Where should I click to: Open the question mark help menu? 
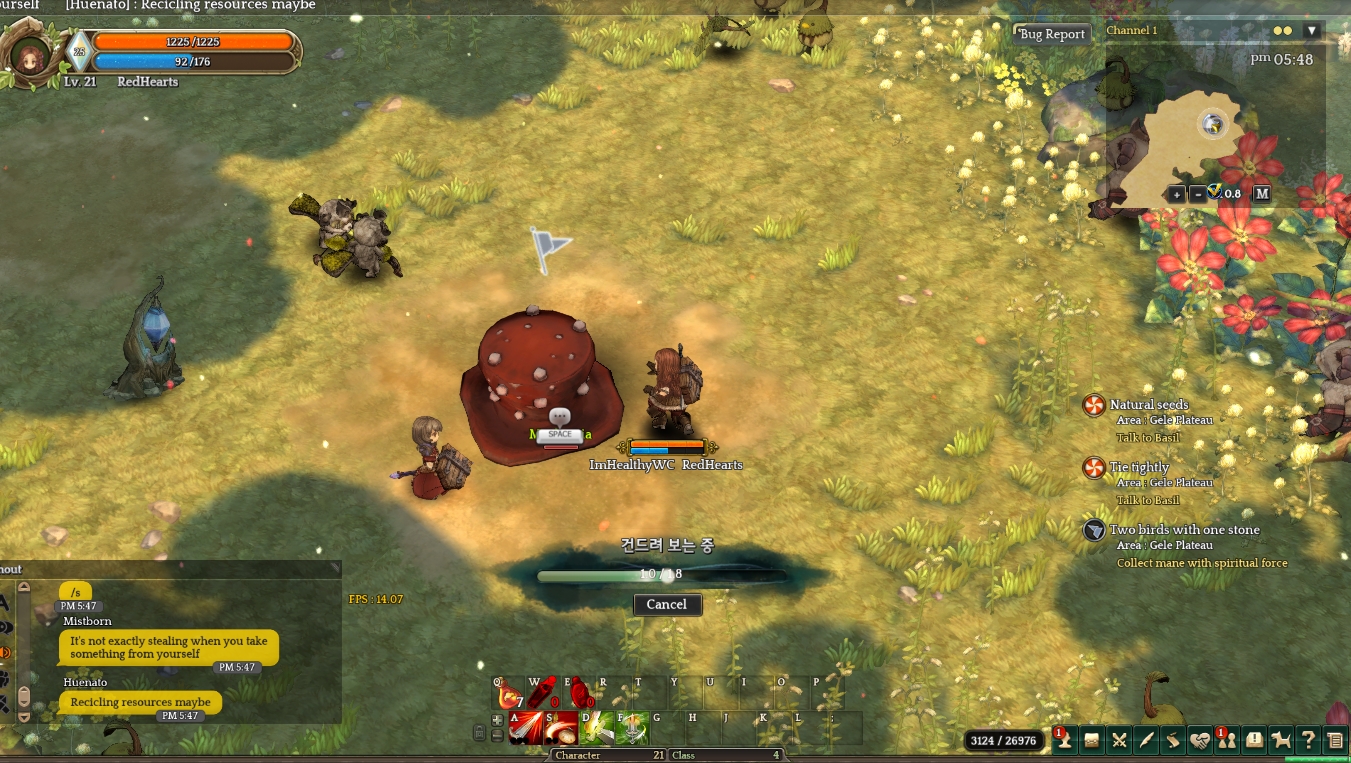pos(1307,740)
